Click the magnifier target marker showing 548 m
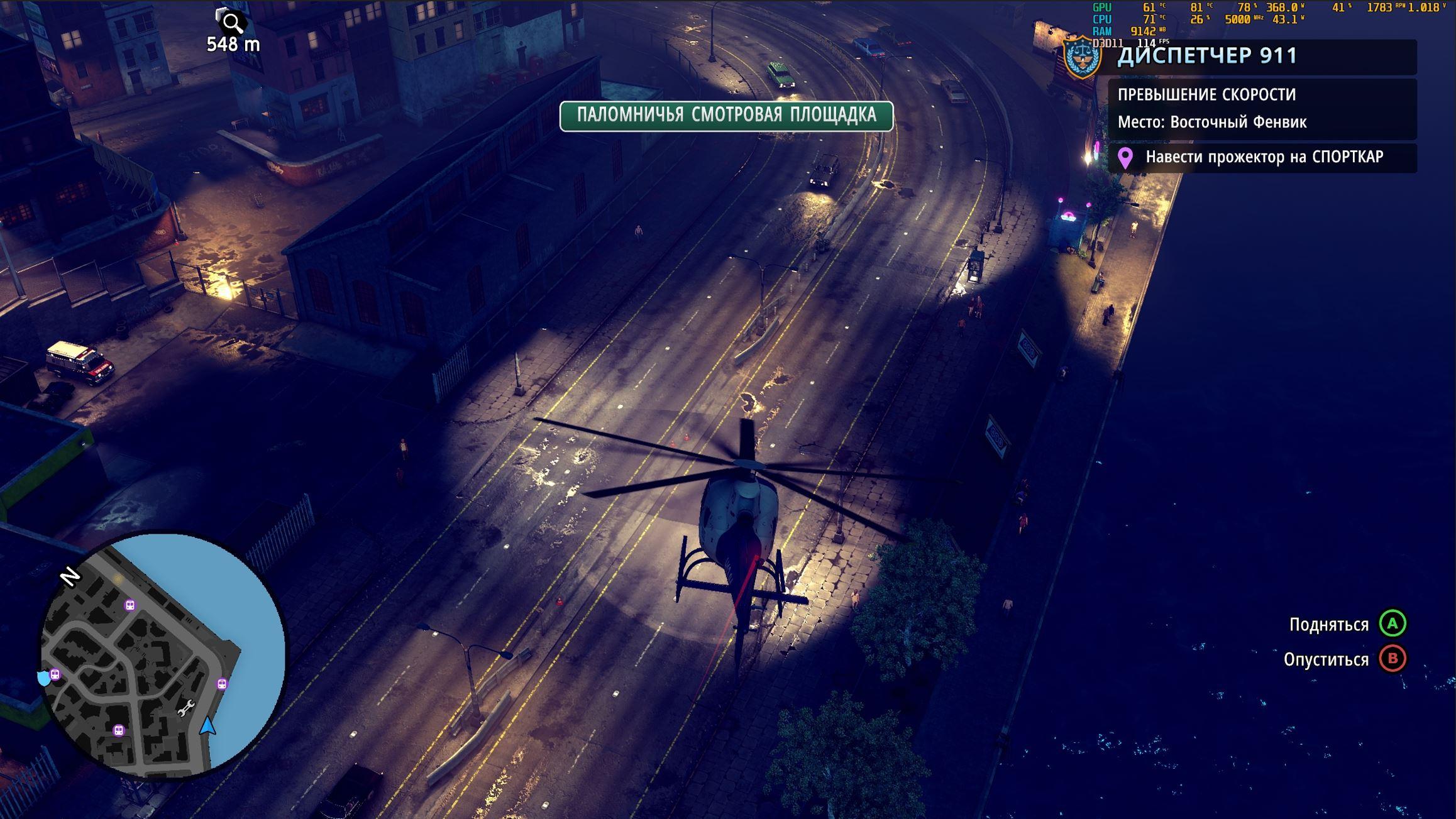Screen dimensions: 1456x819 (x=232, y=23)
